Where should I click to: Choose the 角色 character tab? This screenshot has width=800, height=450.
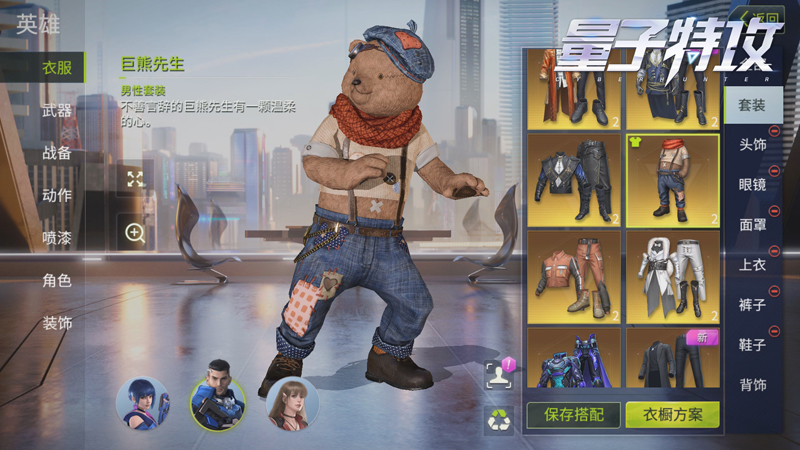coord(56,281)
